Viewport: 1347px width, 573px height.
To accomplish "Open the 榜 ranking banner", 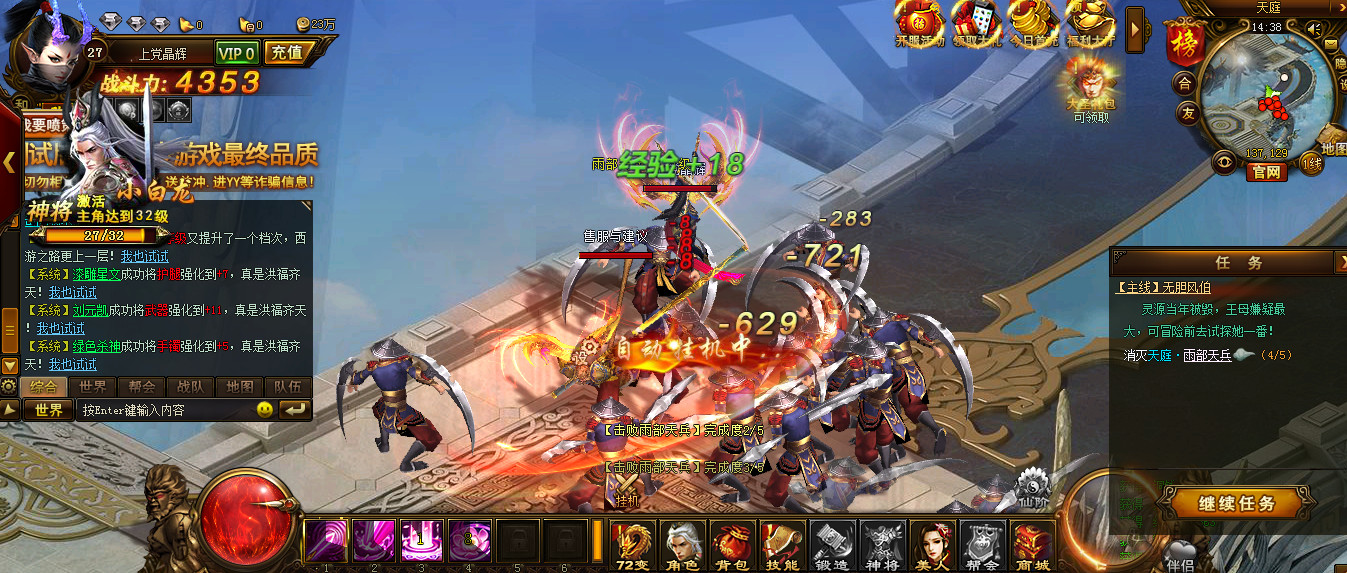I will coord(1182,45).
